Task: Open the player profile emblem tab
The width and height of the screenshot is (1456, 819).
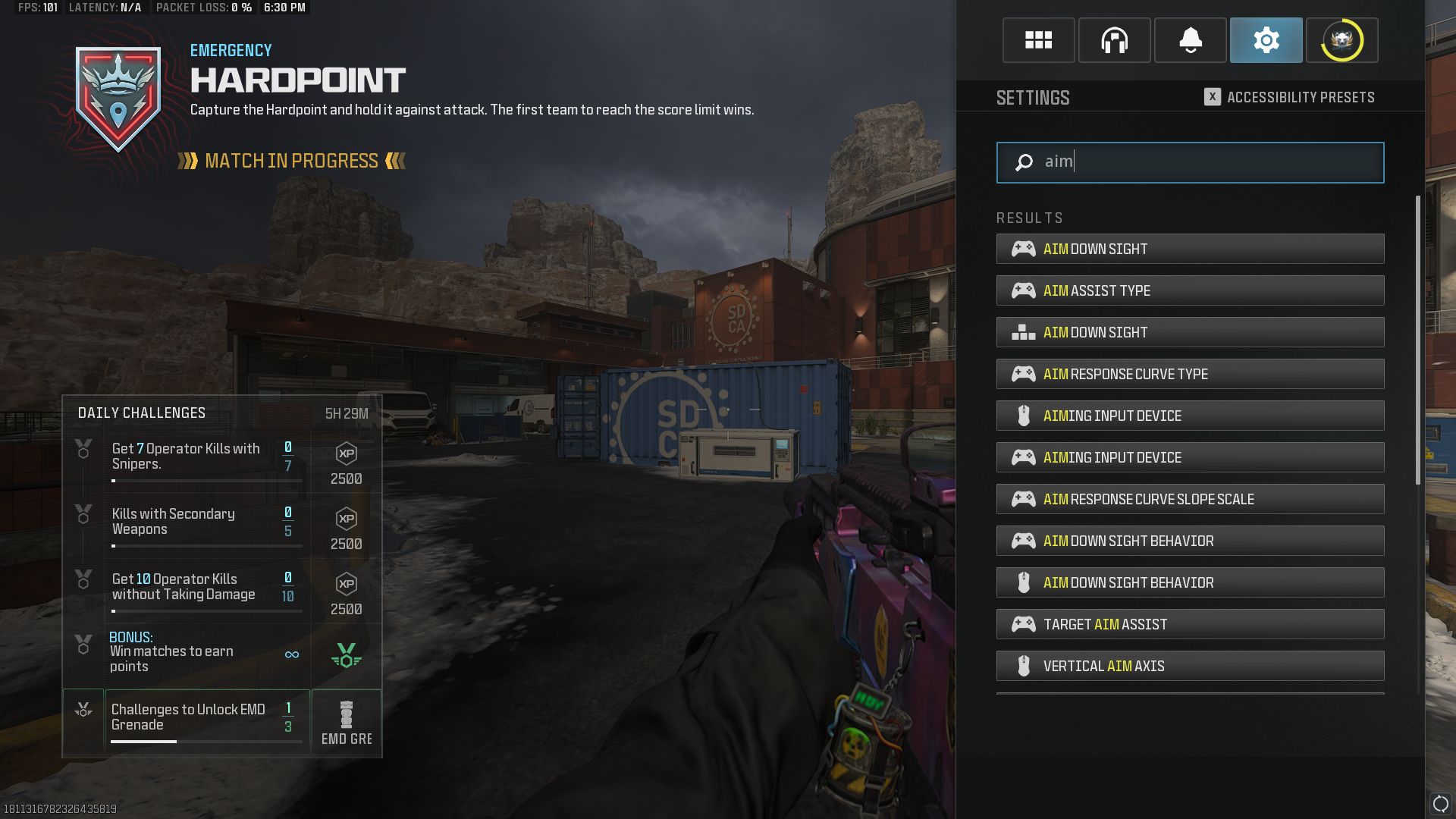Action: click(x=1341, y=40)
